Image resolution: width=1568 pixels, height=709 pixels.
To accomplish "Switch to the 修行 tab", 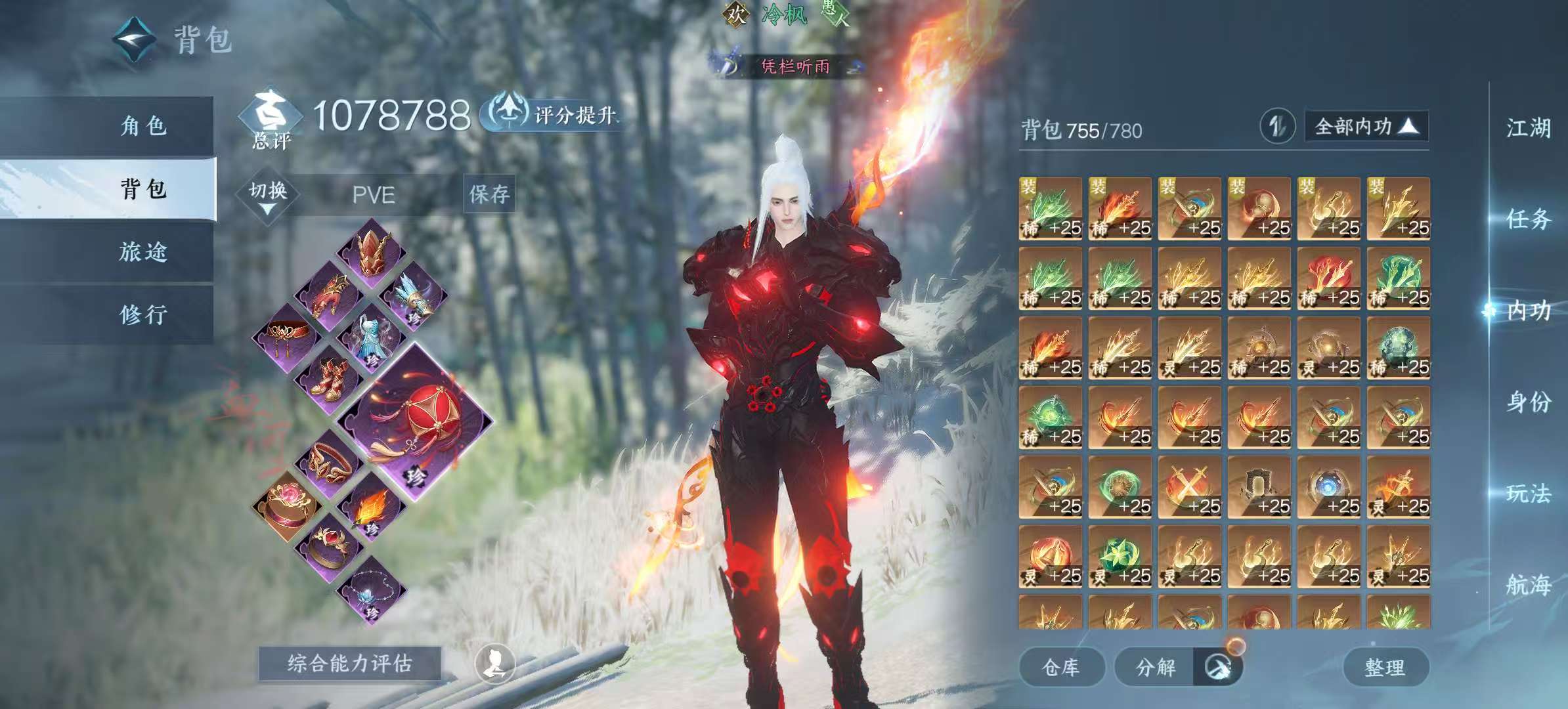I will click(144, 315).
